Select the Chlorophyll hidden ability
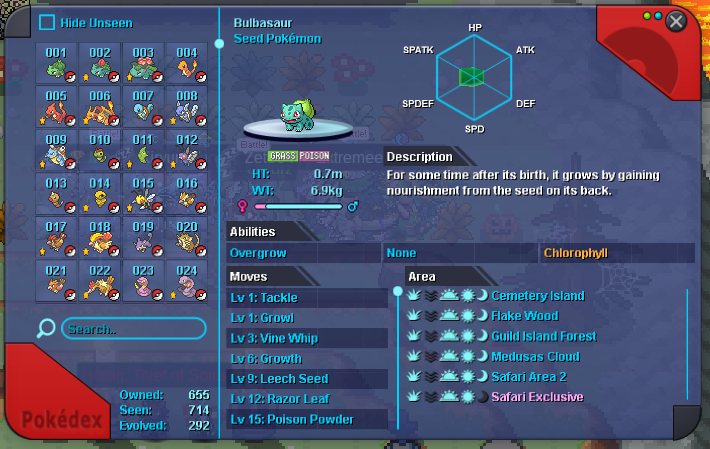710x449 pixels. click(575, 253)
